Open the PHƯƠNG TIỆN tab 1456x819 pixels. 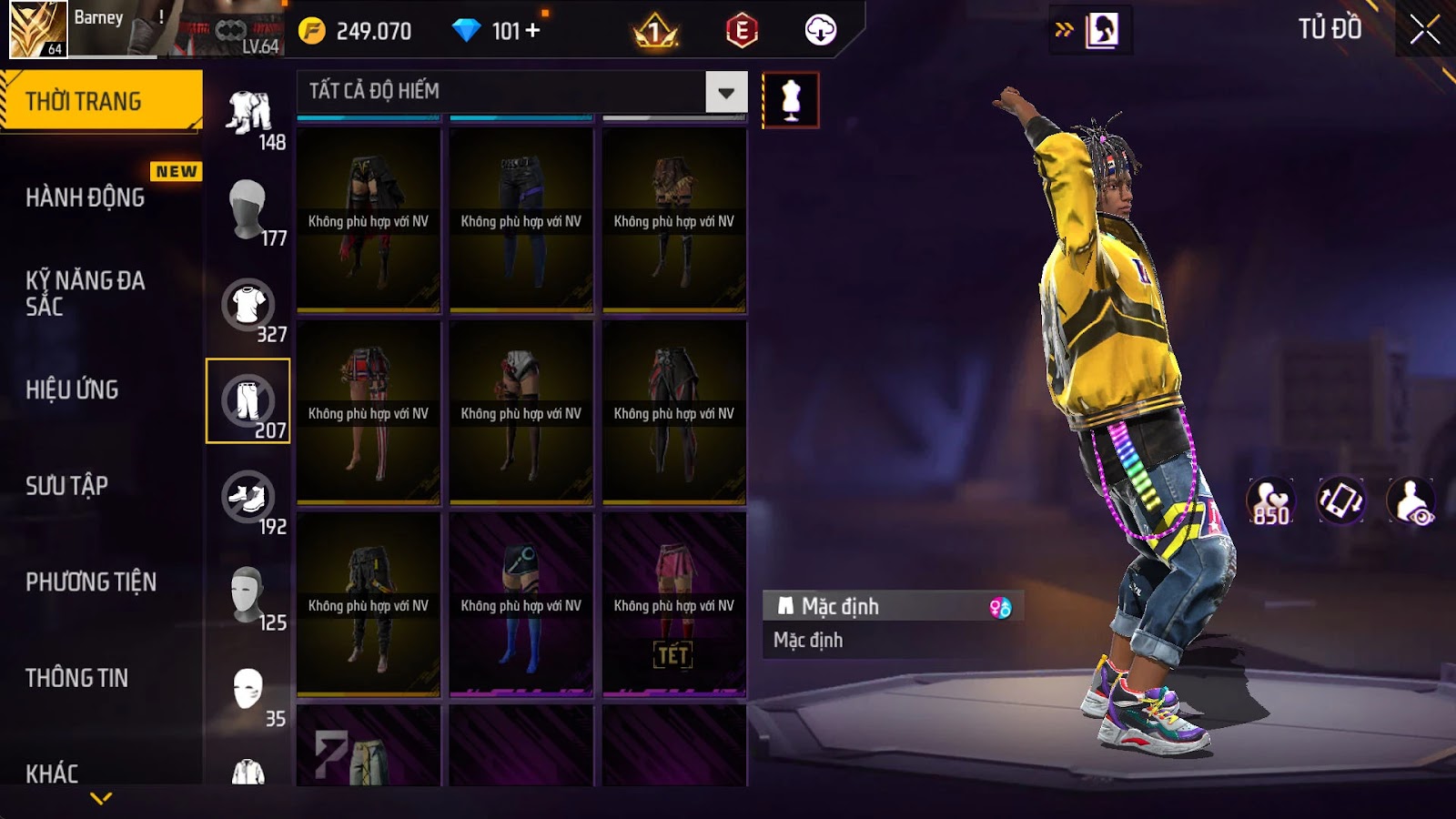(x=91, y=581)
